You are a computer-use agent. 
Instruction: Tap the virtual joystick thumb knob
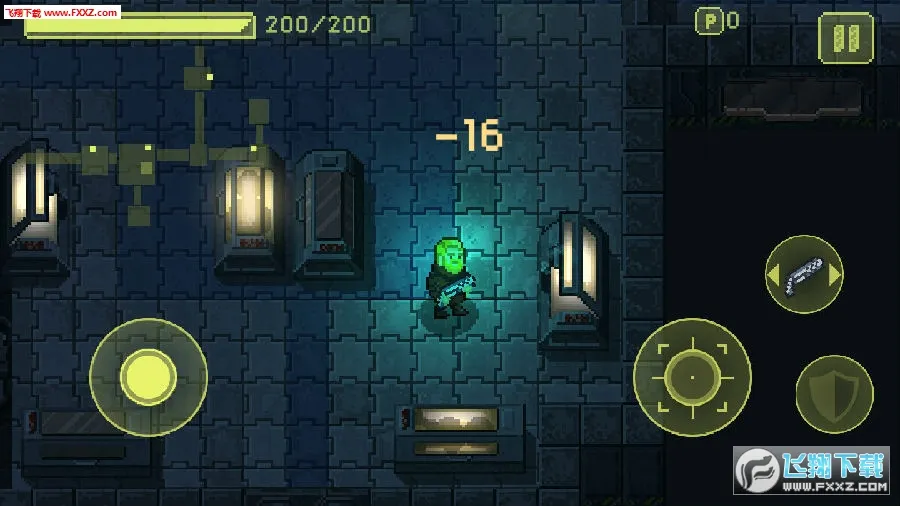click(x=148, y=377)
